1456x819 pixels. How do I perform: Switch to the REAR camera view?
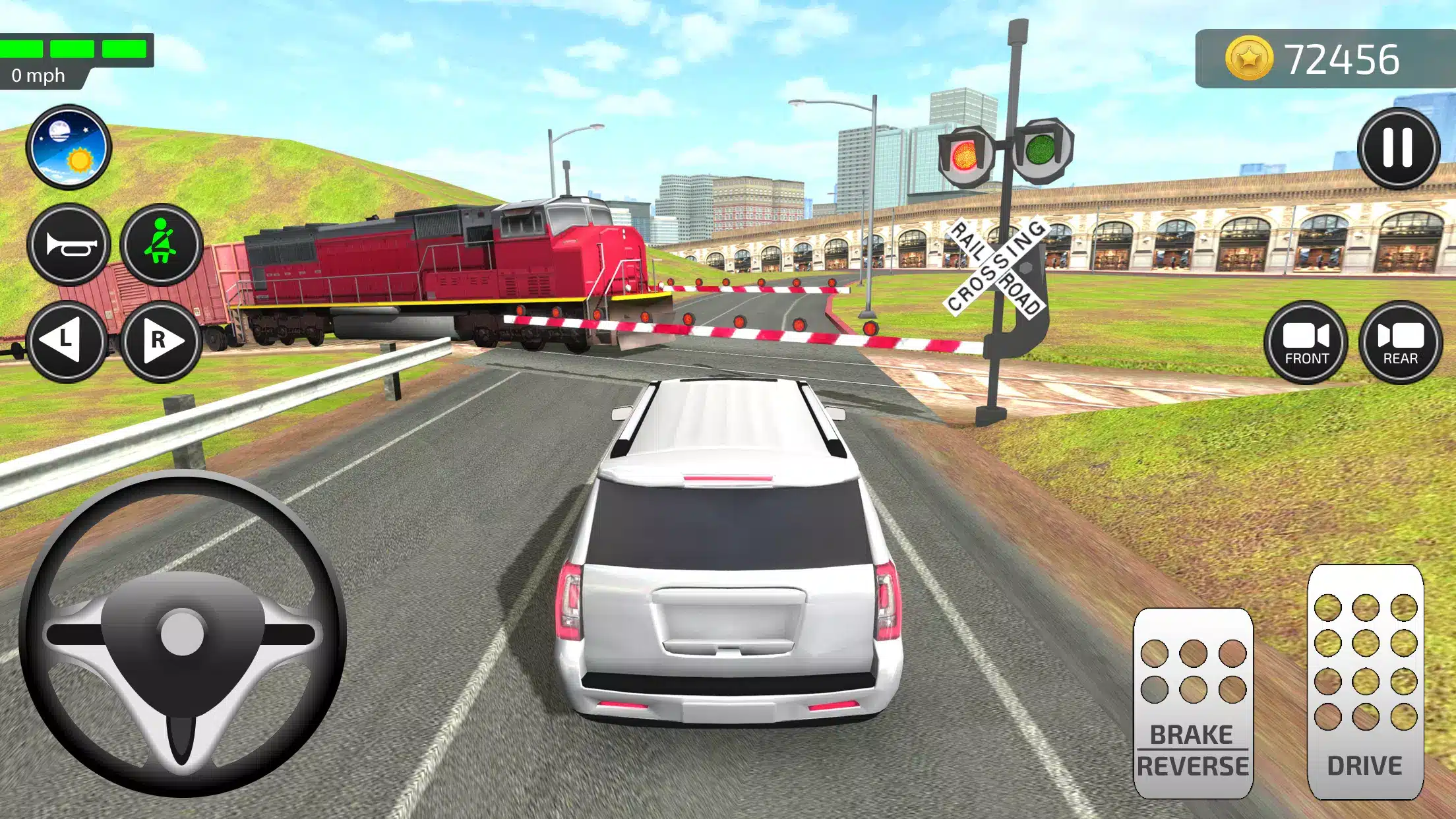pos(1400,342)
